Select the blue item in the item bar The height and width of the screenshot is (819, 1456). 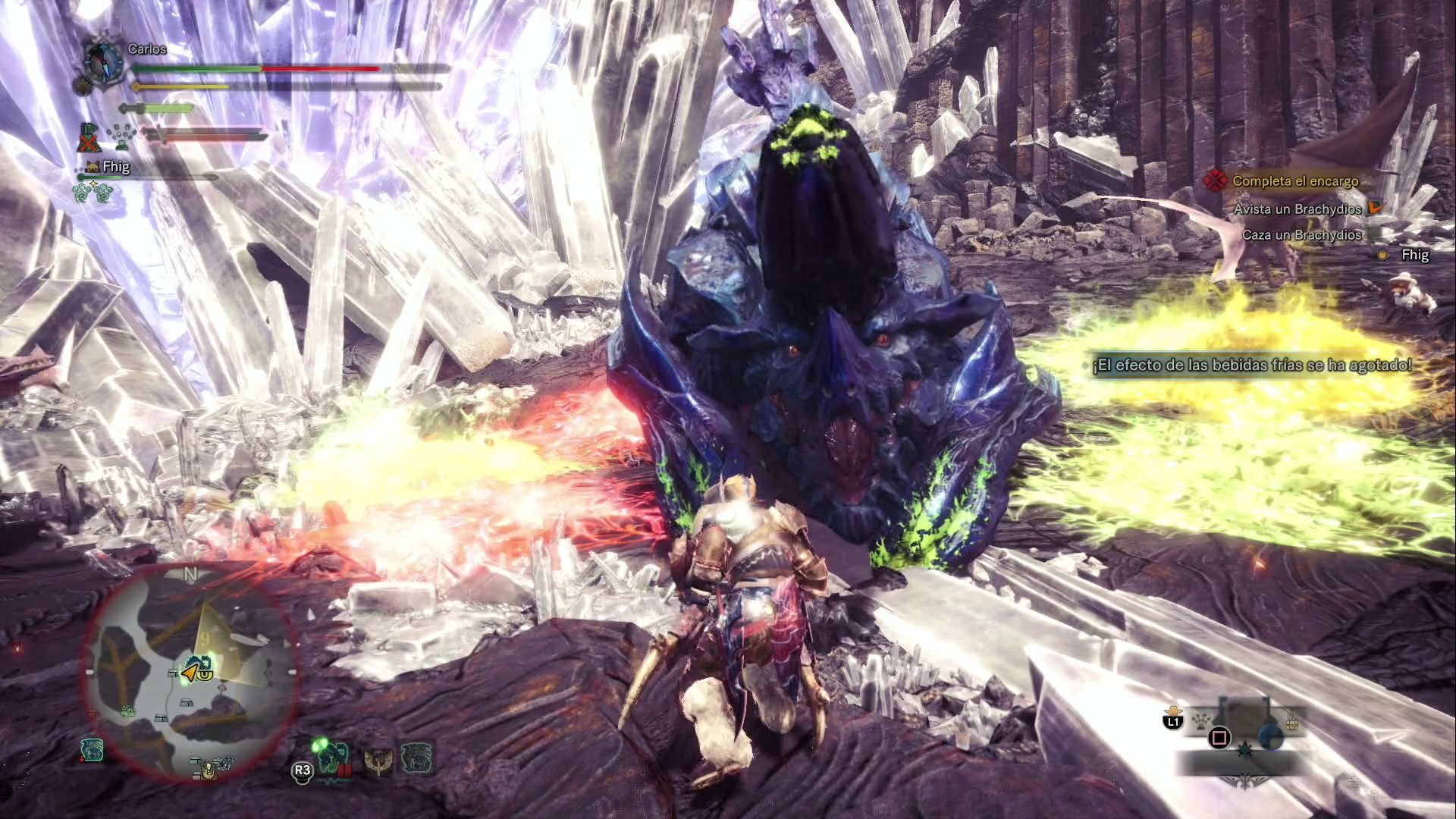point(1271,736)
